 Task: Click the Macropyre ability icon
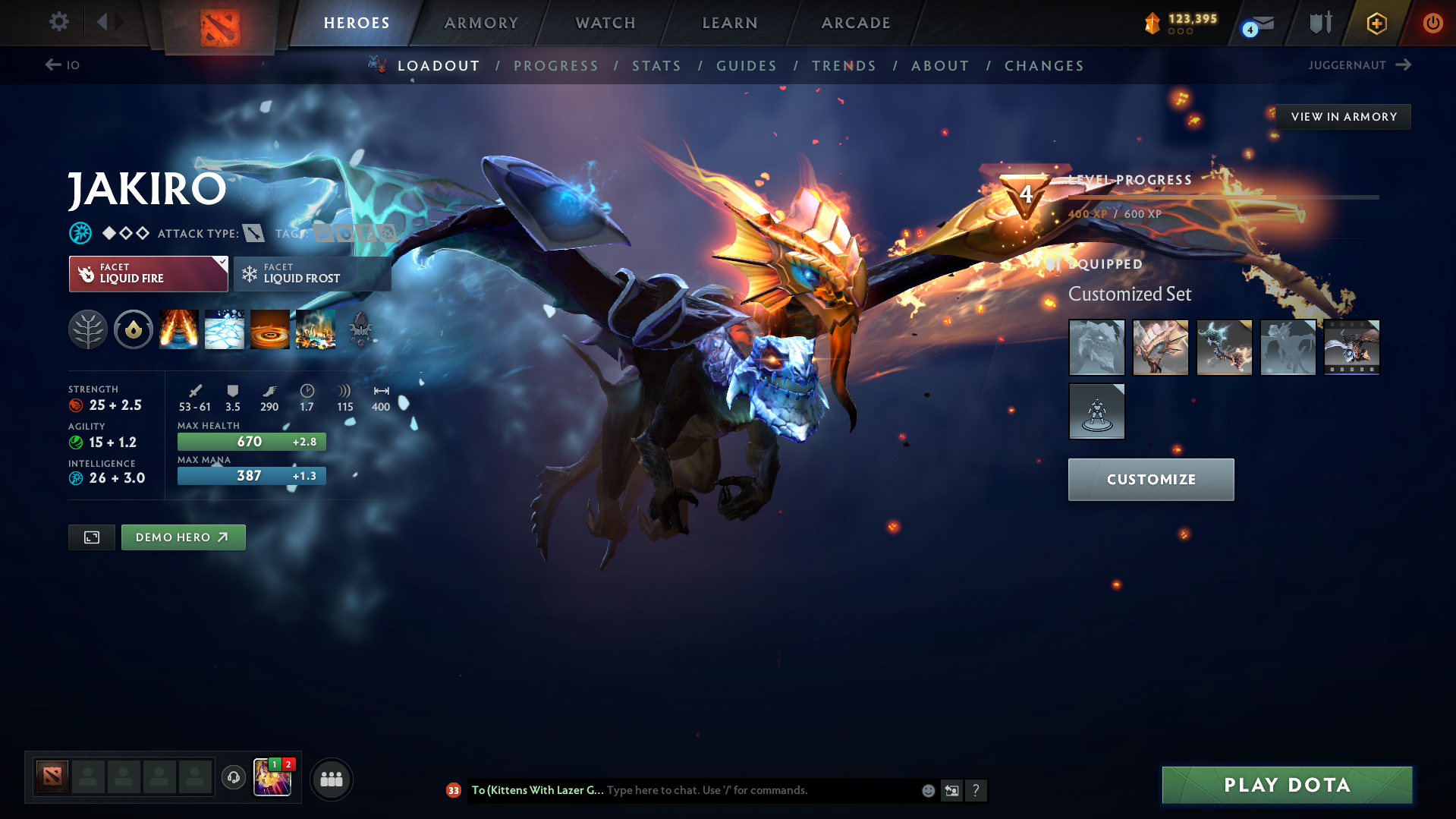tap(316, 329)
